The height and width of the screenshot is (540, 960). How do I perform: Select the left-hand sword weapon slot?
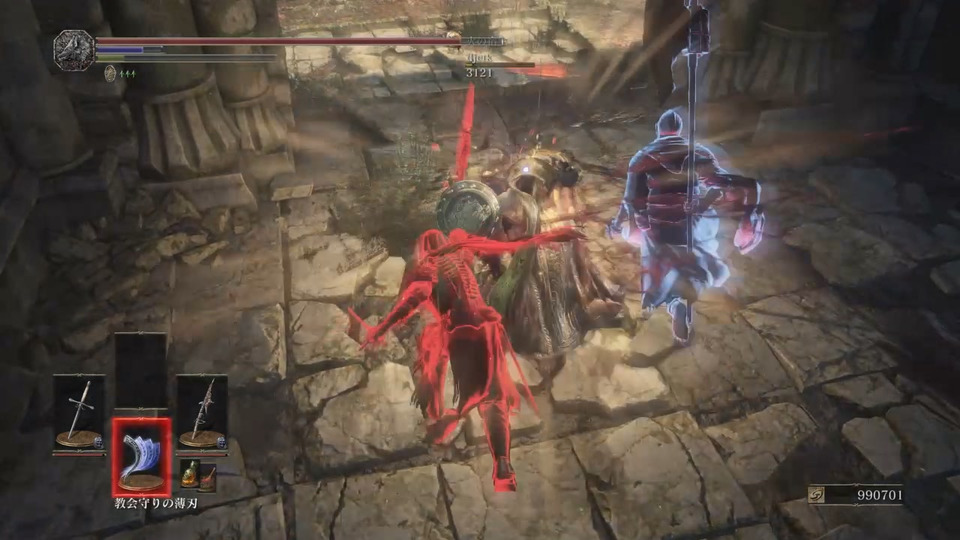[x=78, y=412]
